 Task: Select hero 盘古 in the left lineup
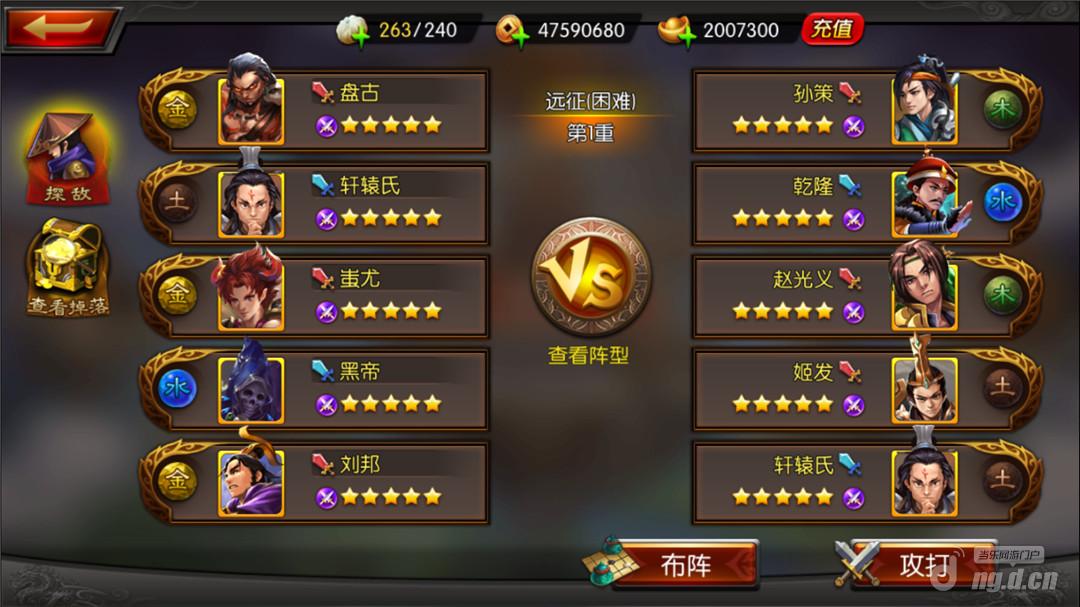pos(251,108)
